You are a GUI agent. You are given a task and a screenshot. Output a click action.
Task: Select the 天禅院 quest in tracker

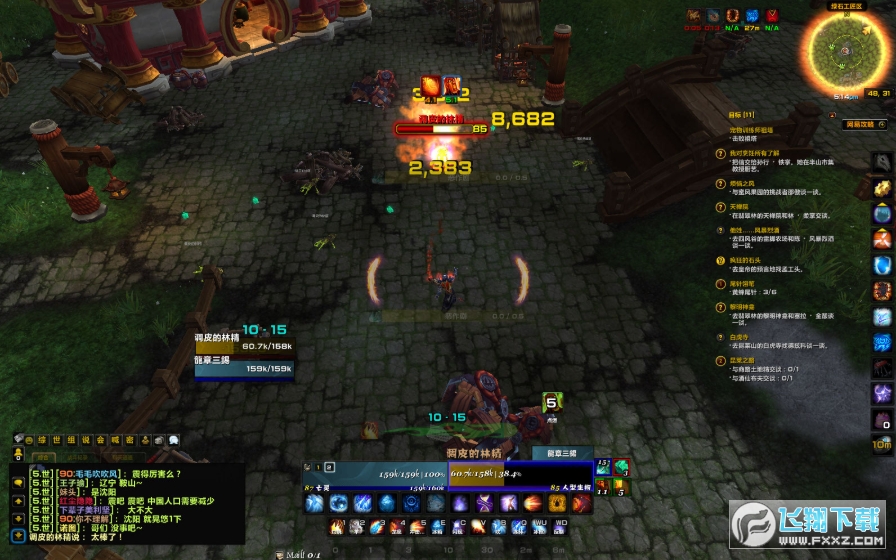click(739, 207)
